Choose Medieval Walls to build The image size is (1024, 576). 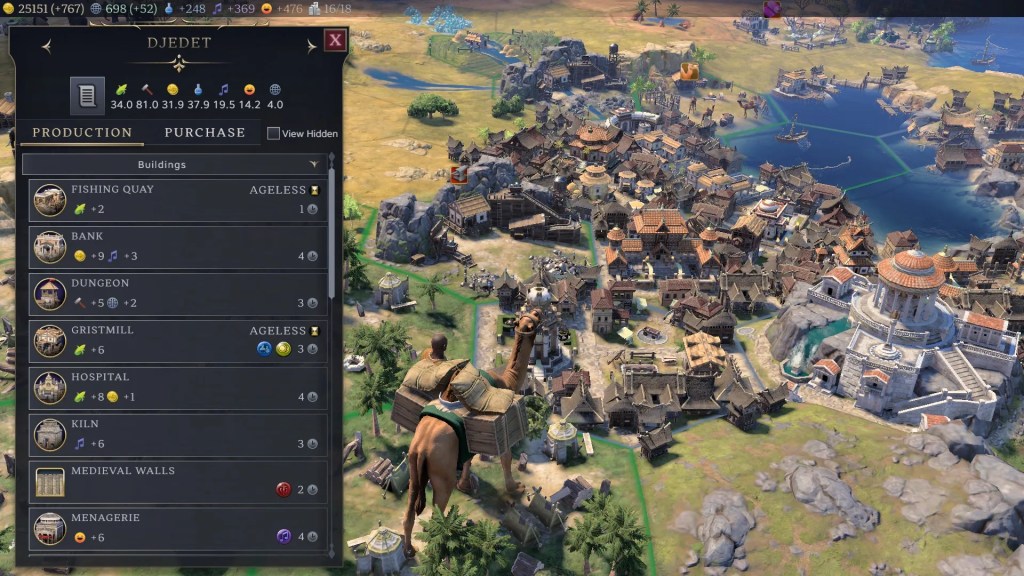click(x=177, y=481)
